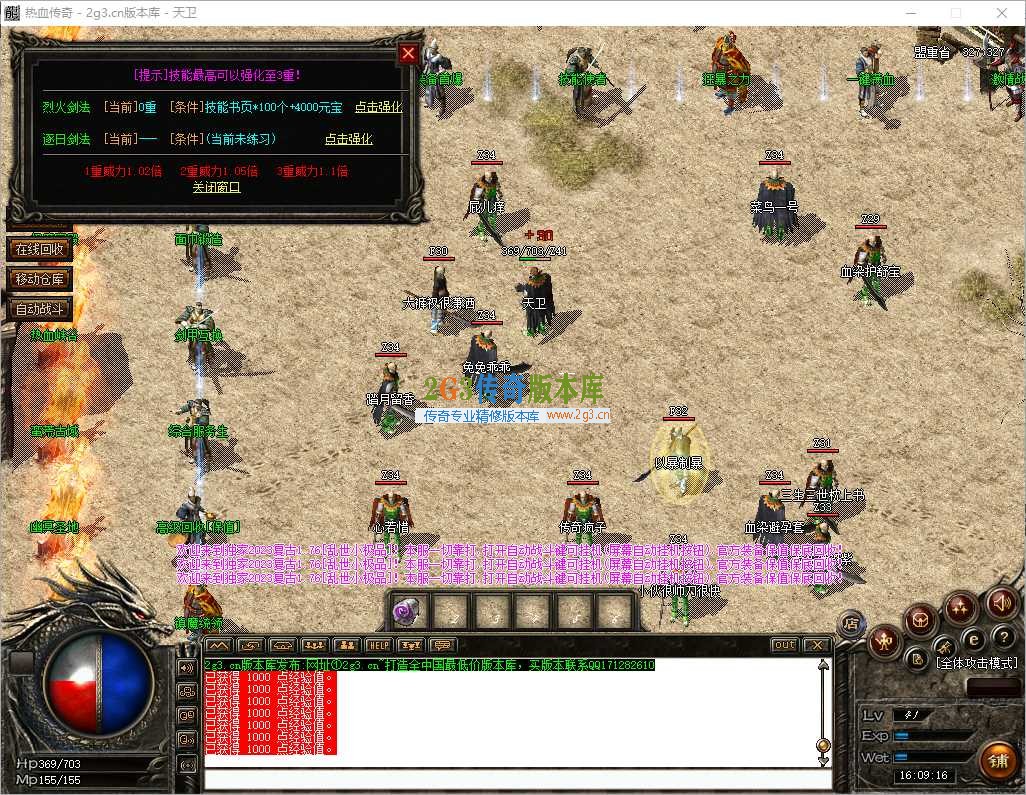Toggle sound with the speaker icon
Screen dimensions: 1026x795
coord(1002,602)
